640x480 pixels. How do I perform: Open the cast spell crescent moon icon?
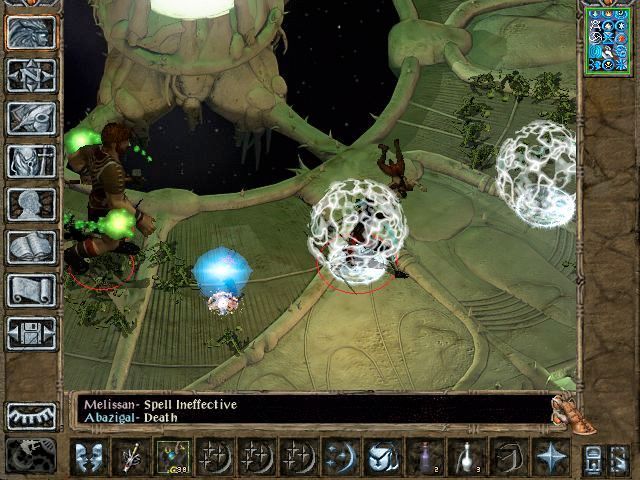point(338,457)
